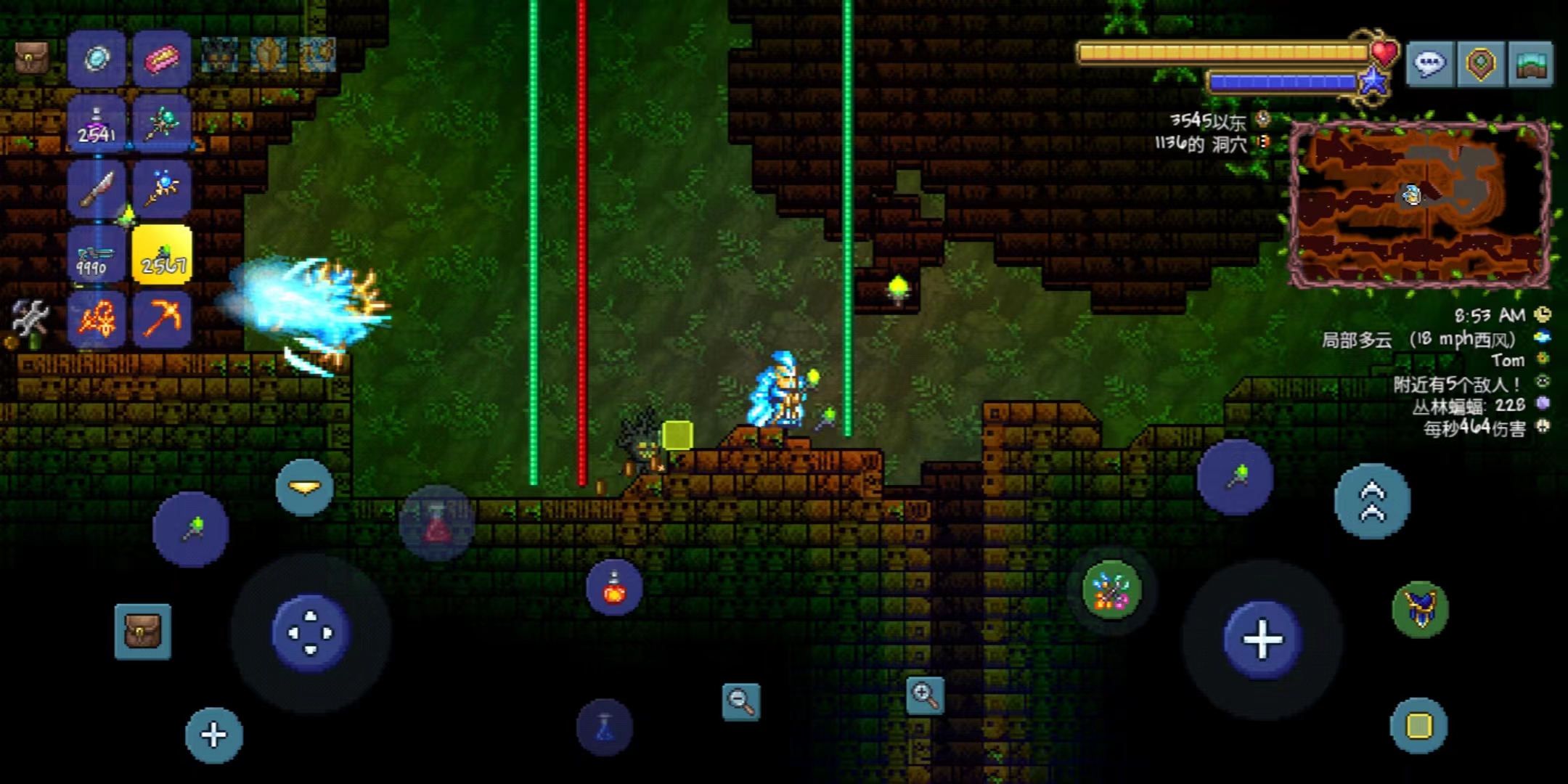Tap the double up-arrow jump button
Image resolution: width=1568 pixels, height=784 pixels.
1372,501
